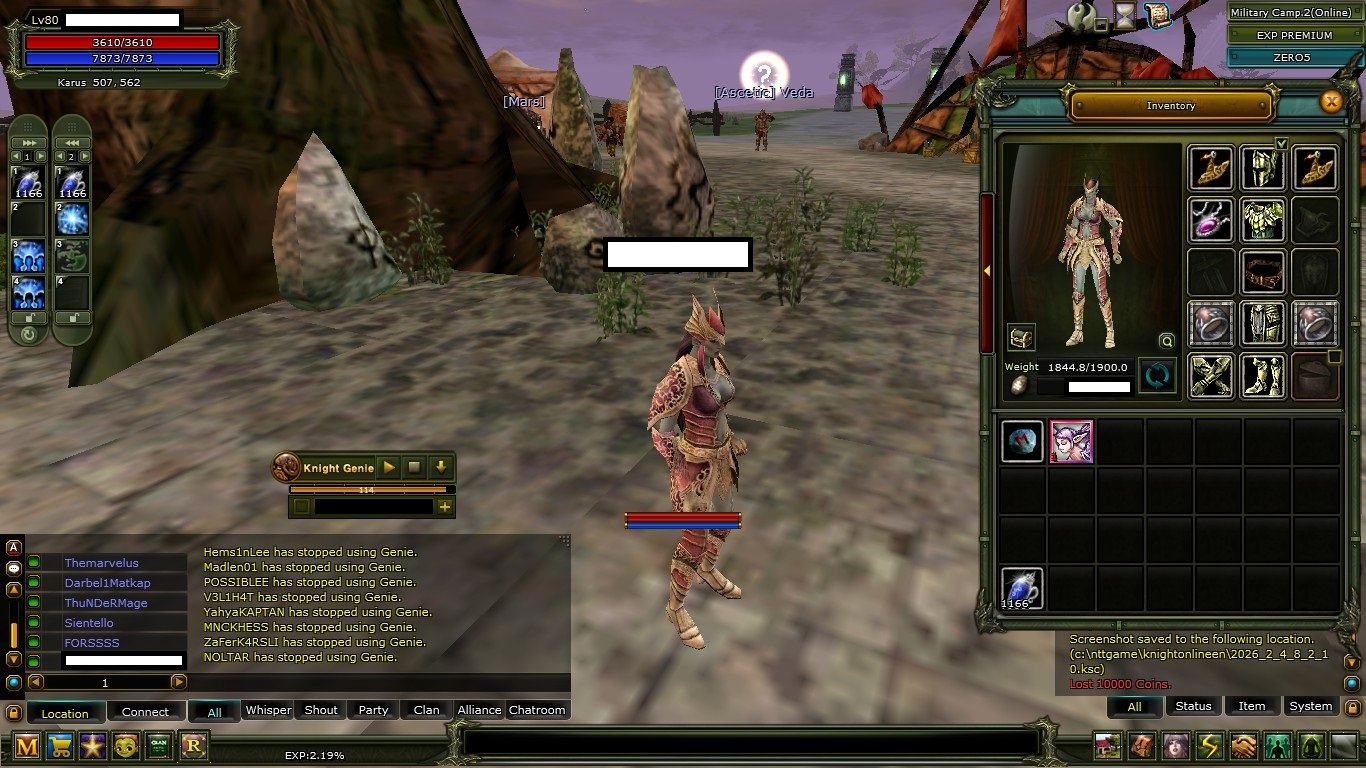Open the handshake trade icon

coord(1243,746)
